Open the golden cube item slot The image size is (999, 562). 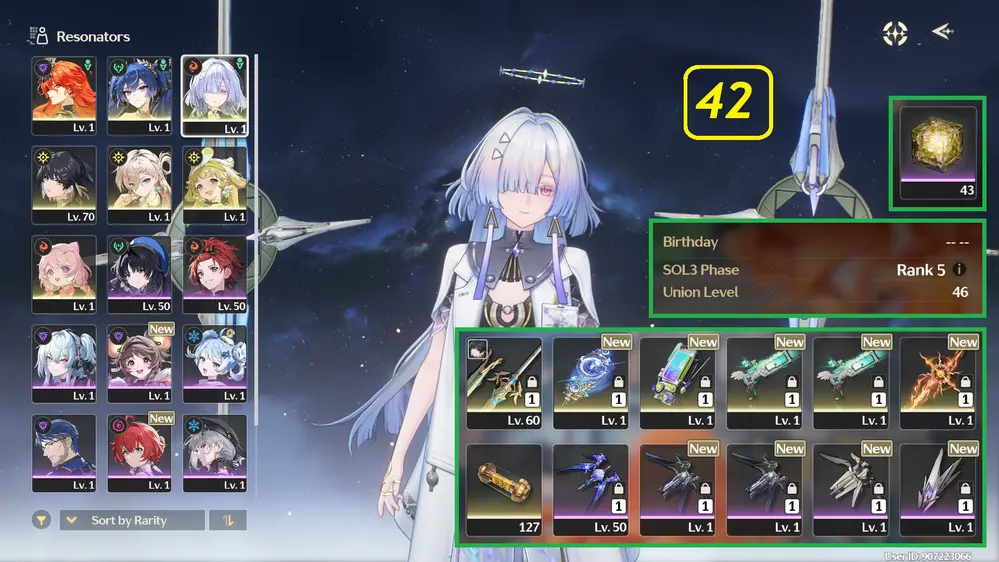938,152
